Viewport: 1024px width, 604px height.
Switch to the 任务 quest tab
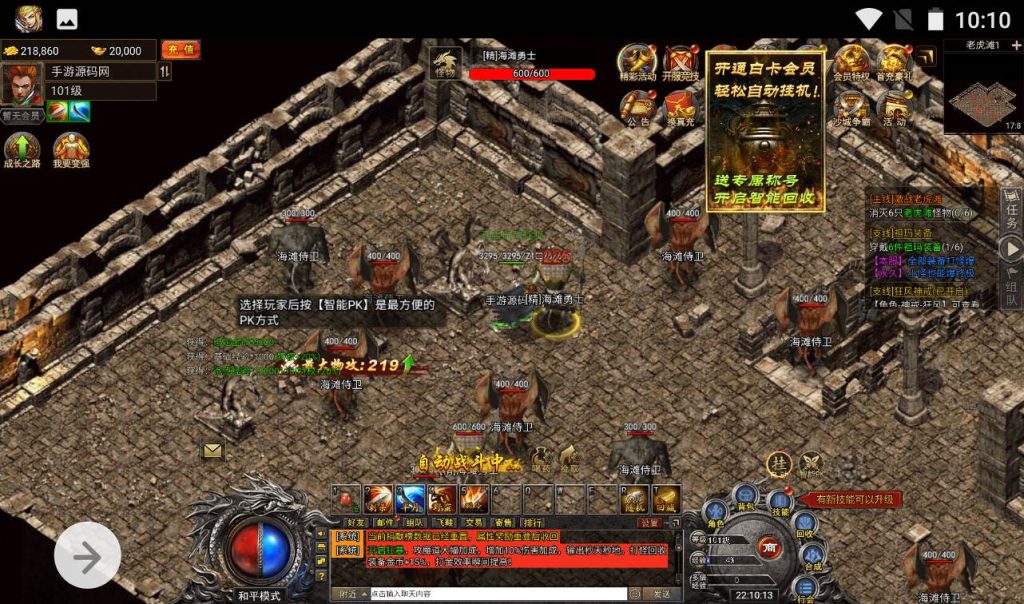pyautogui.click(x=1011, y=212)
